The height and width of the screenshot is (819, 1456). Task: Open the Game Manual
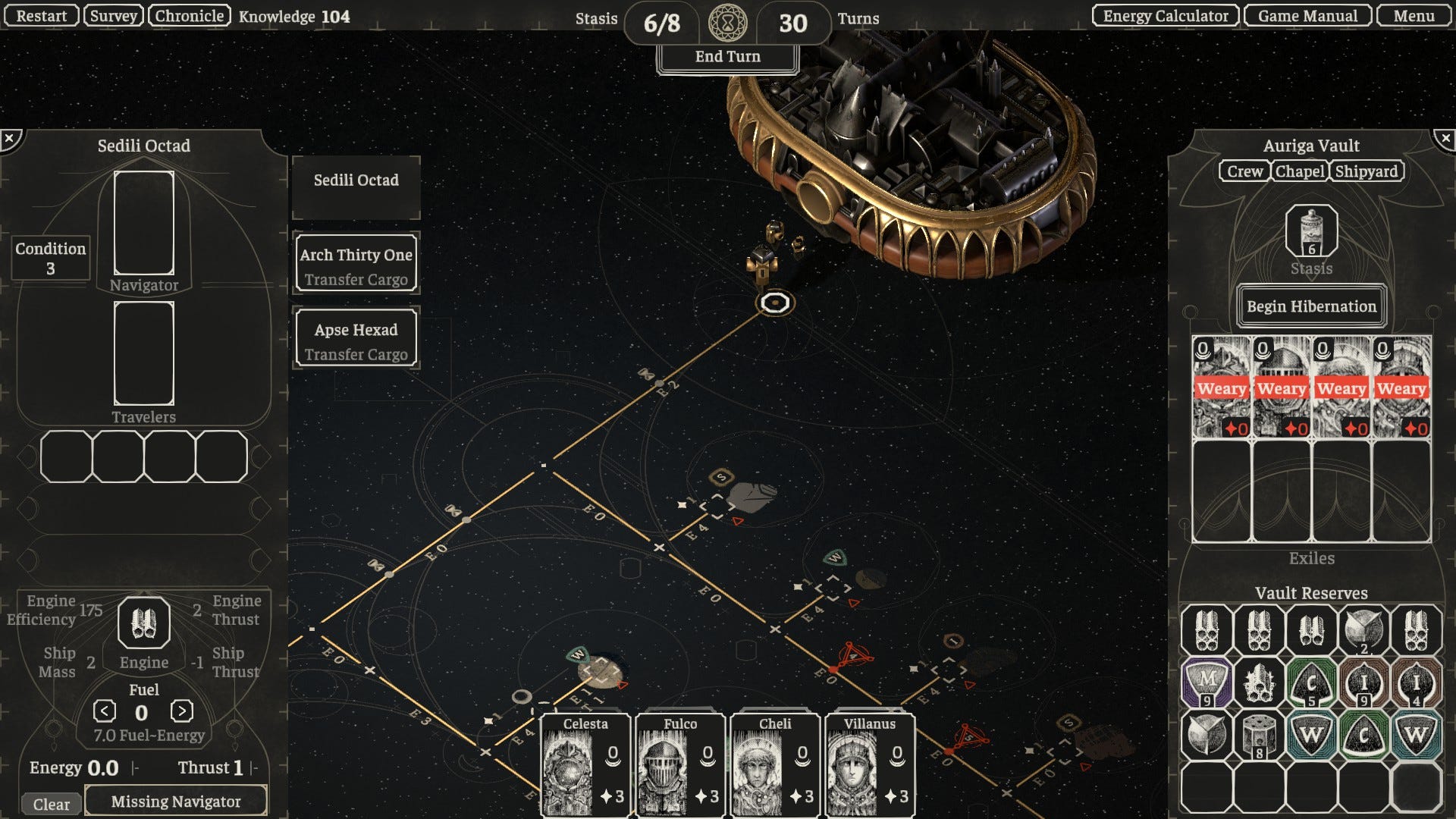pyautogui.click(x=1307, y=16)
